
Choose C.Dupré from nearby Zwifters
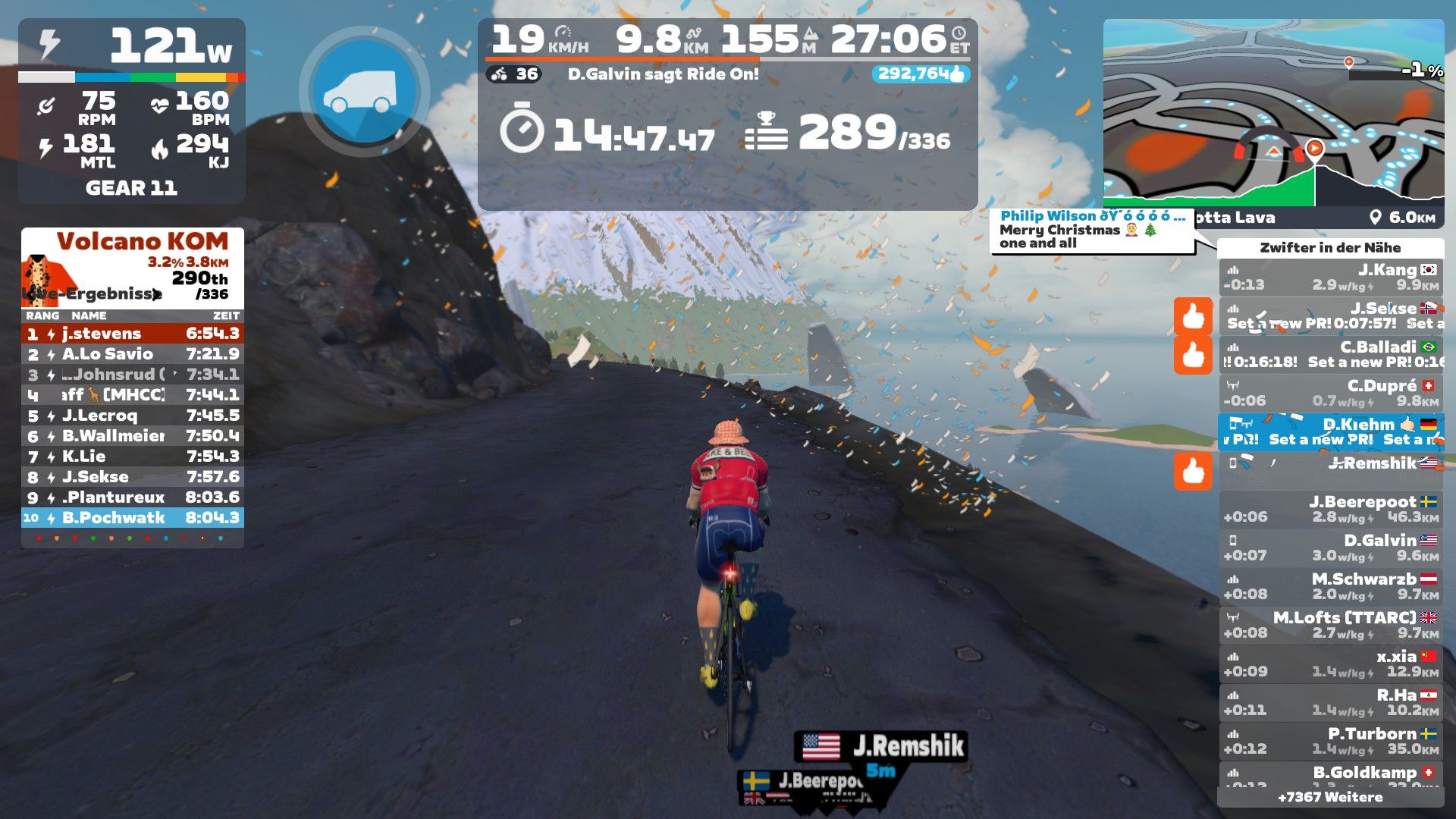pos(1331,393)
